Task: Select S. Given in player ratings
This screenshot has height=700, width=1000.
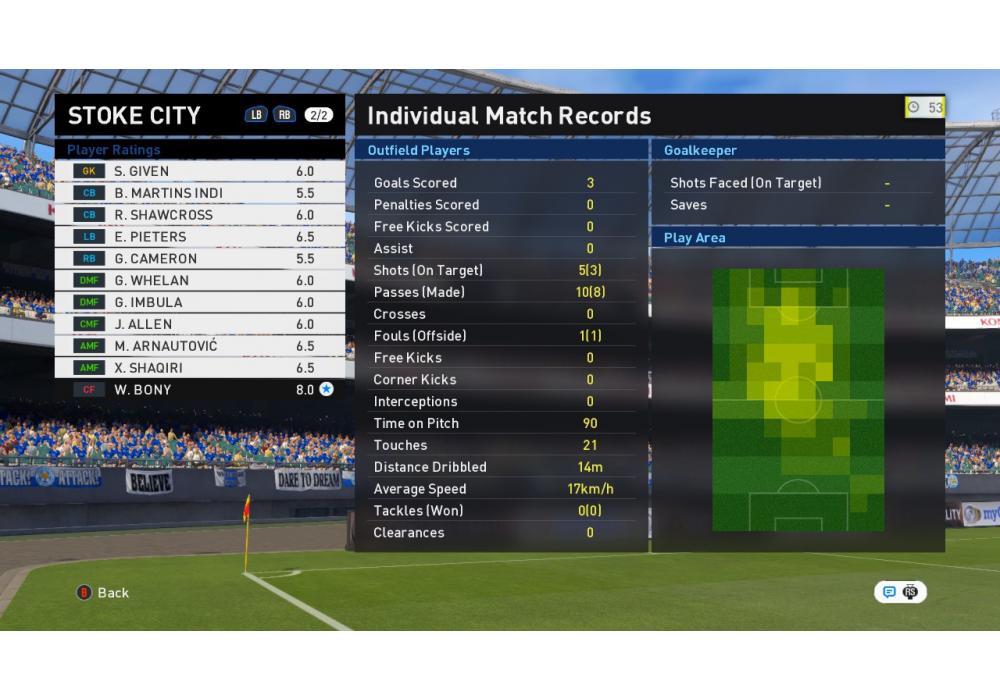Action: tap(200, 171)
